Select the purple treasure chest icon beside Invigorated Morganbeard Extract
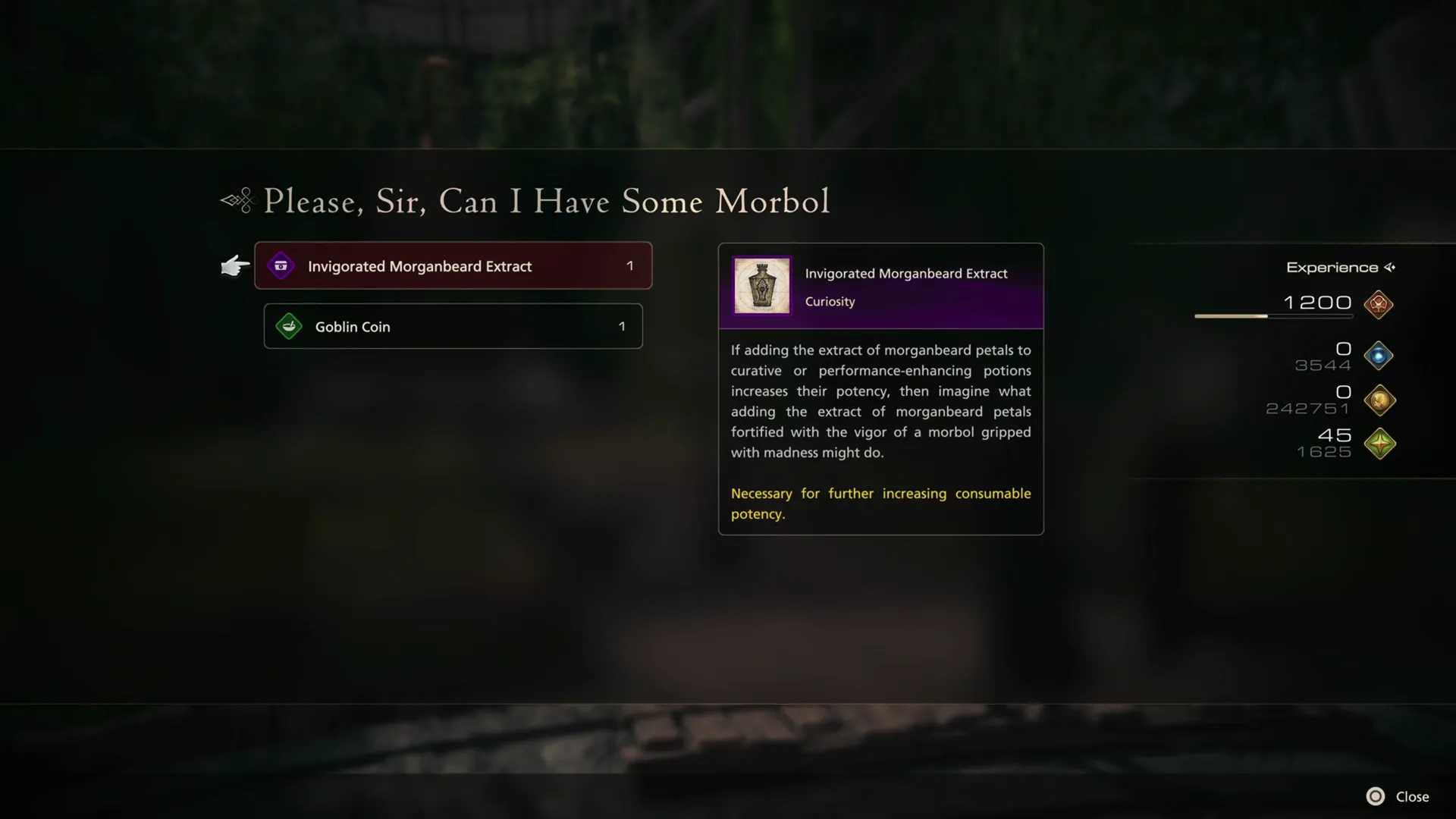This screenshot has width=1456, height=819. pyautogui.click(x=281, y=265)
